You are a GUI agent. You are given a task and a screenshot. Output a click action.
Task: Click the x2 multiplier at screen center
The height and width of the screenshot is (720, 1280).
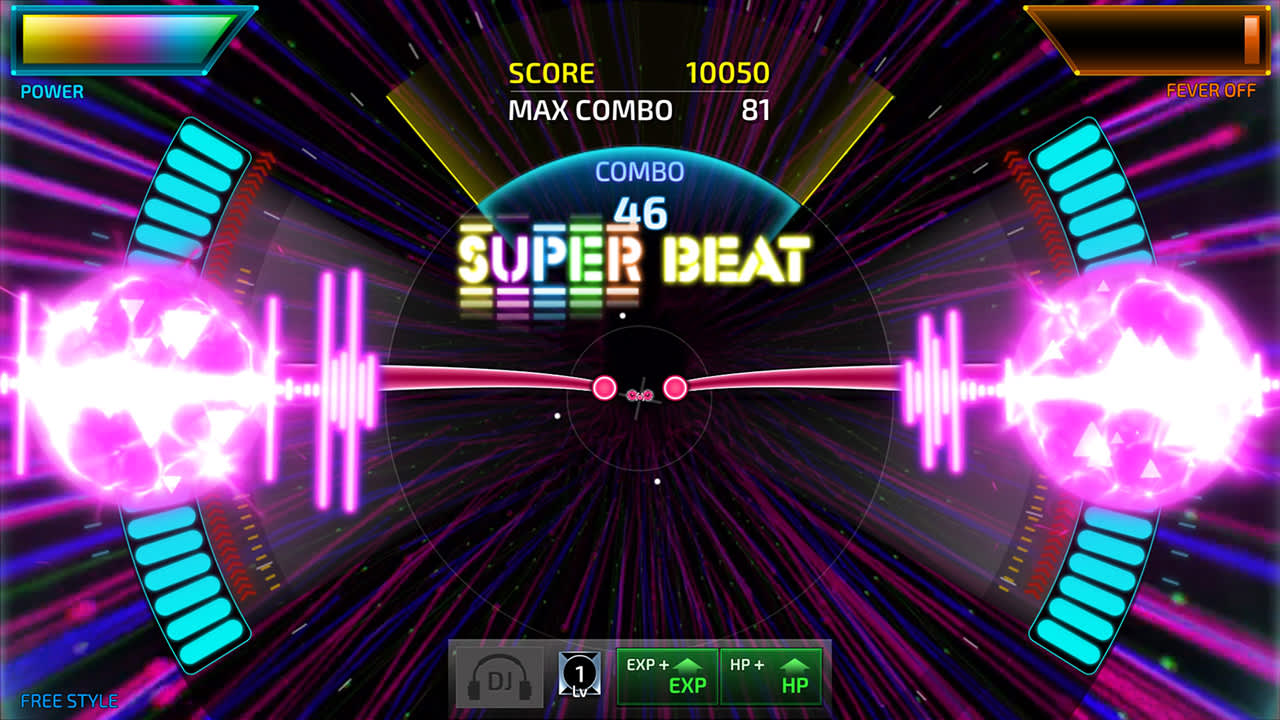tap(638, 397)
